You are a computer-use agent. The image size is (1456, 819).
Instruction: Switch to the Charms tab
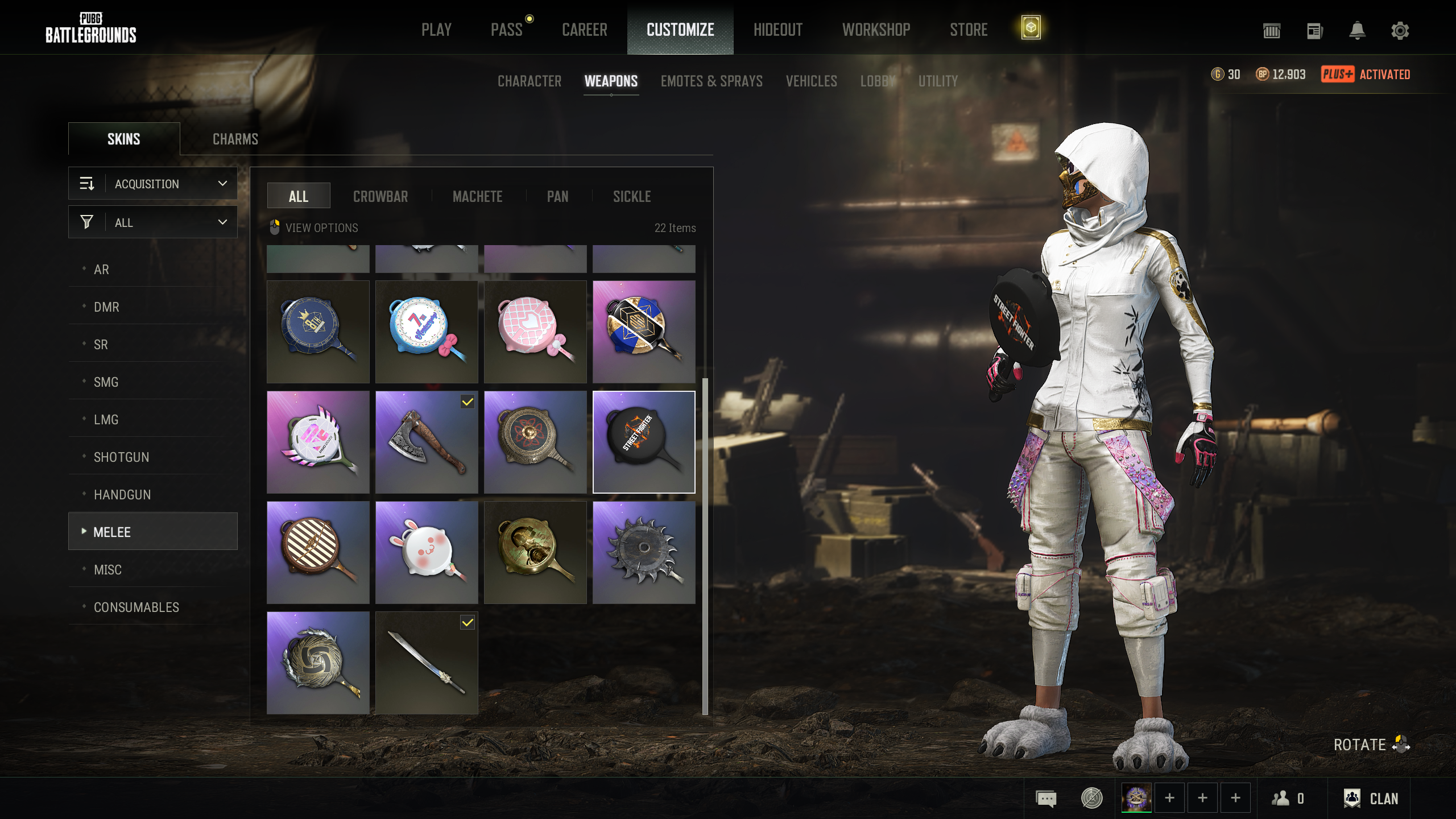[x=235, y=139]
